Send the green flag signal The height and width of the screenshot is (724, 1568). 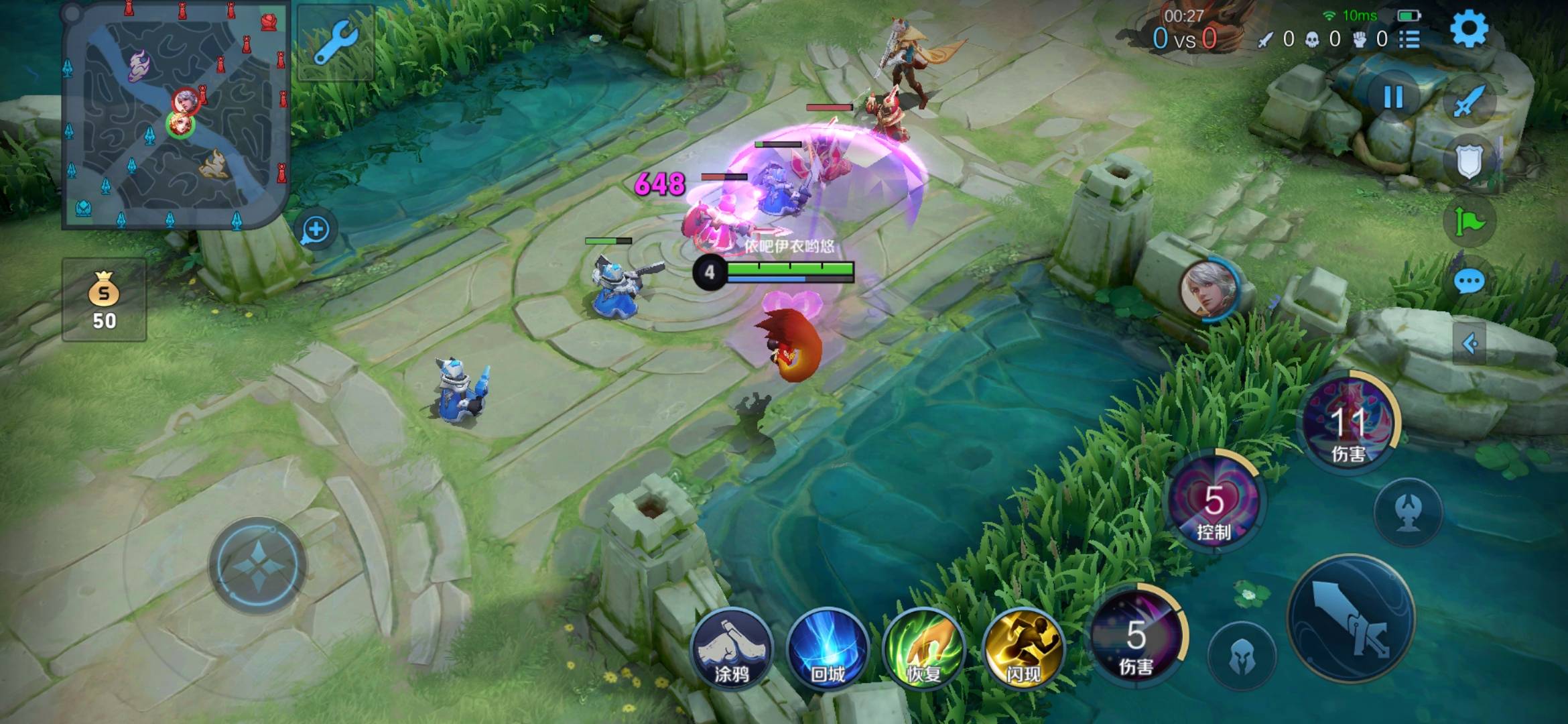point(1469,221)
